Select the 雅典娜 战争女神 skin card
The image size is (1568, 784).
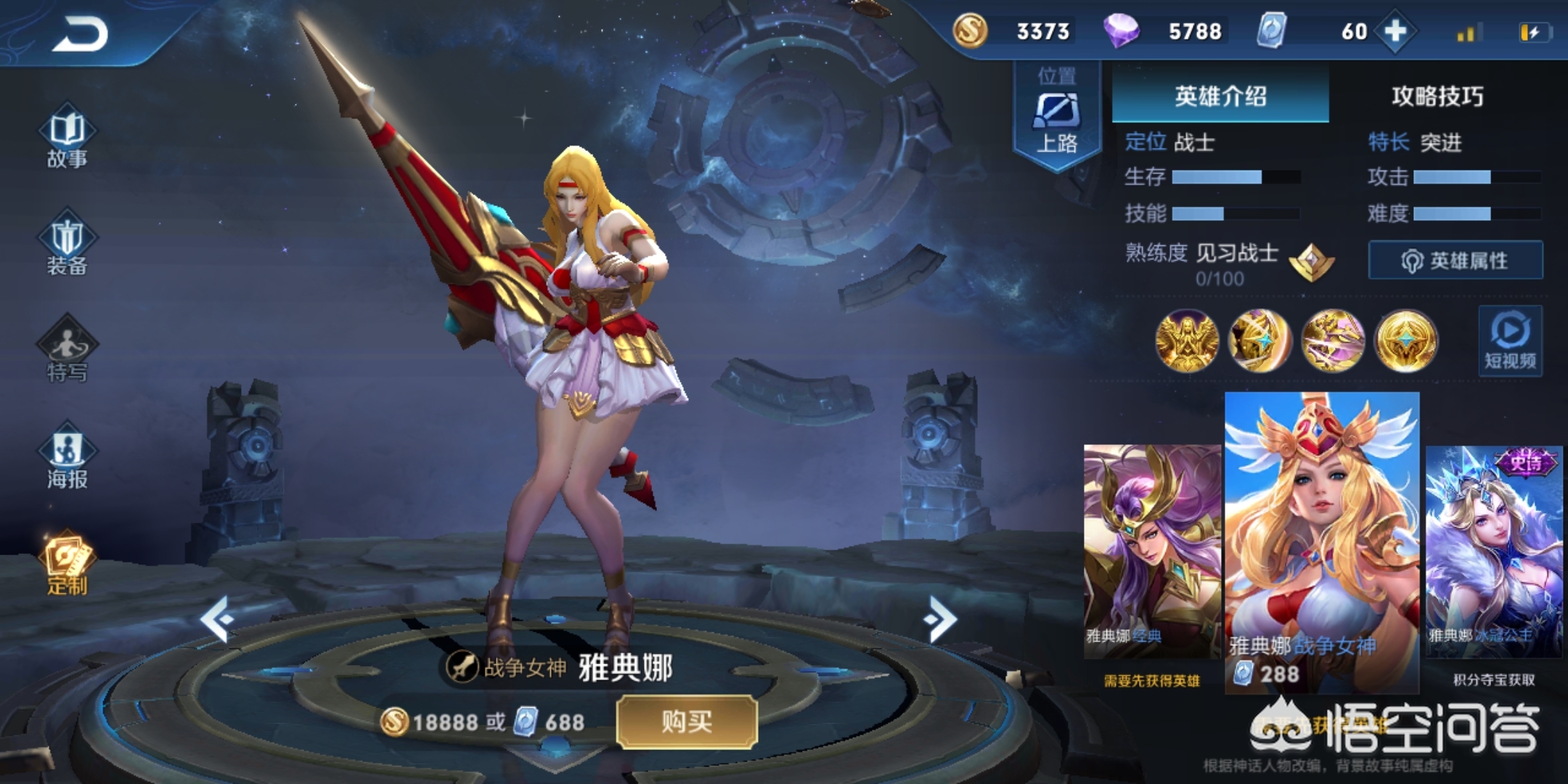point(1322,541)
